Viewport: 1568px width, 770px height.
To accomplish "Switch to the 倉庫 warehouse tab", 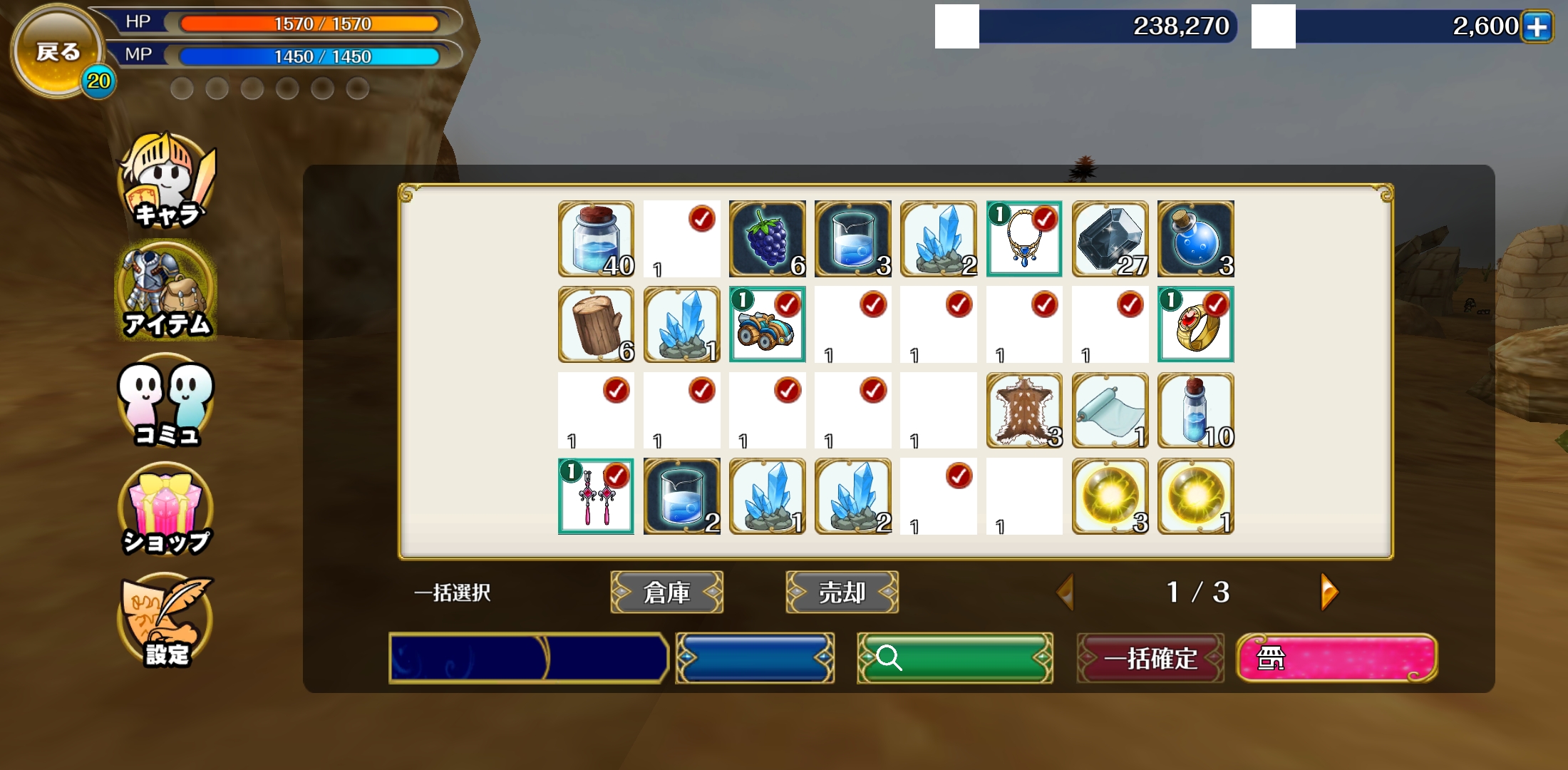I will click(667, 592).
